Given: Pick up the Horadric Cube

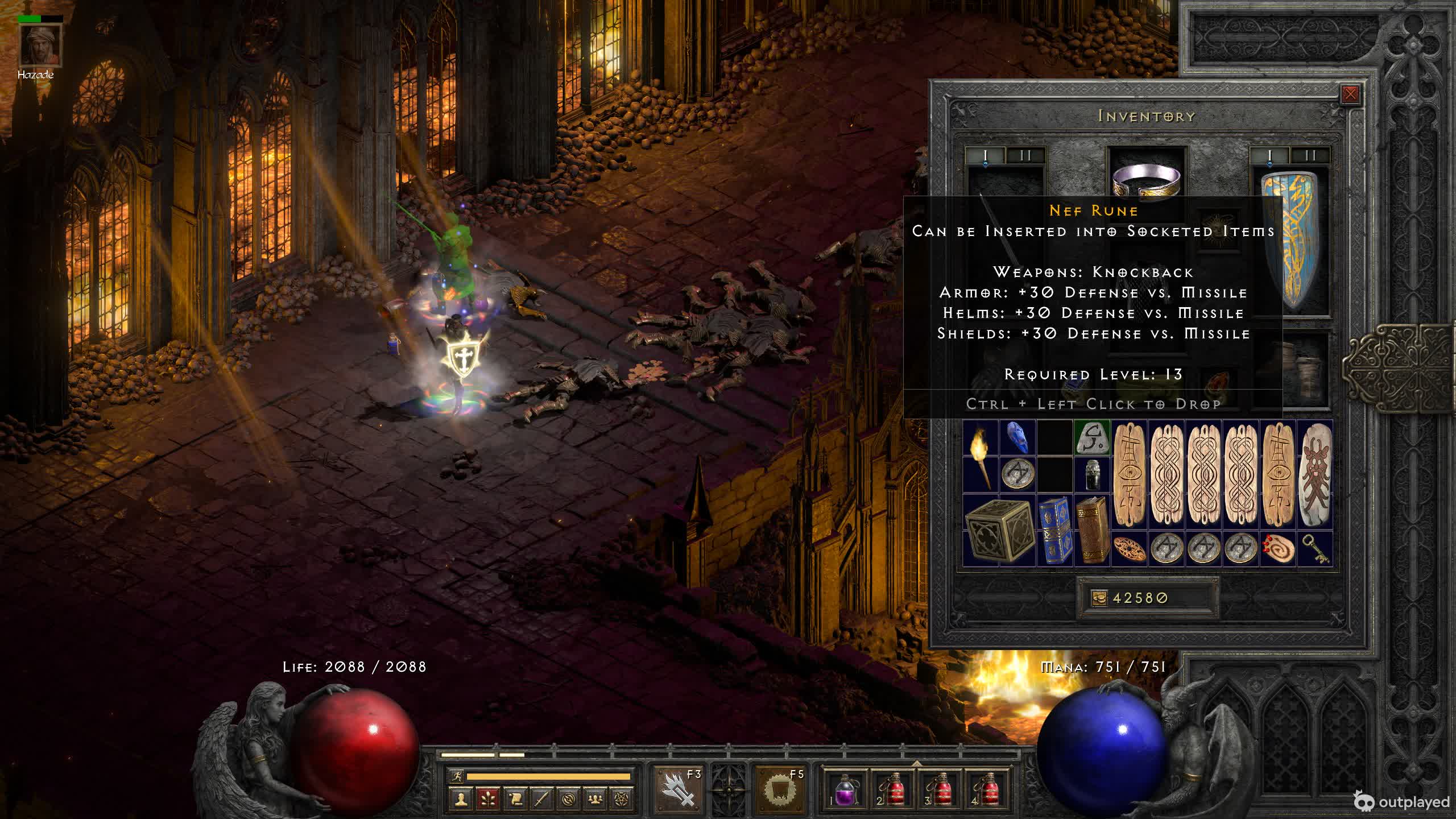Looking at the screenshot, I should tap(999, 531).
